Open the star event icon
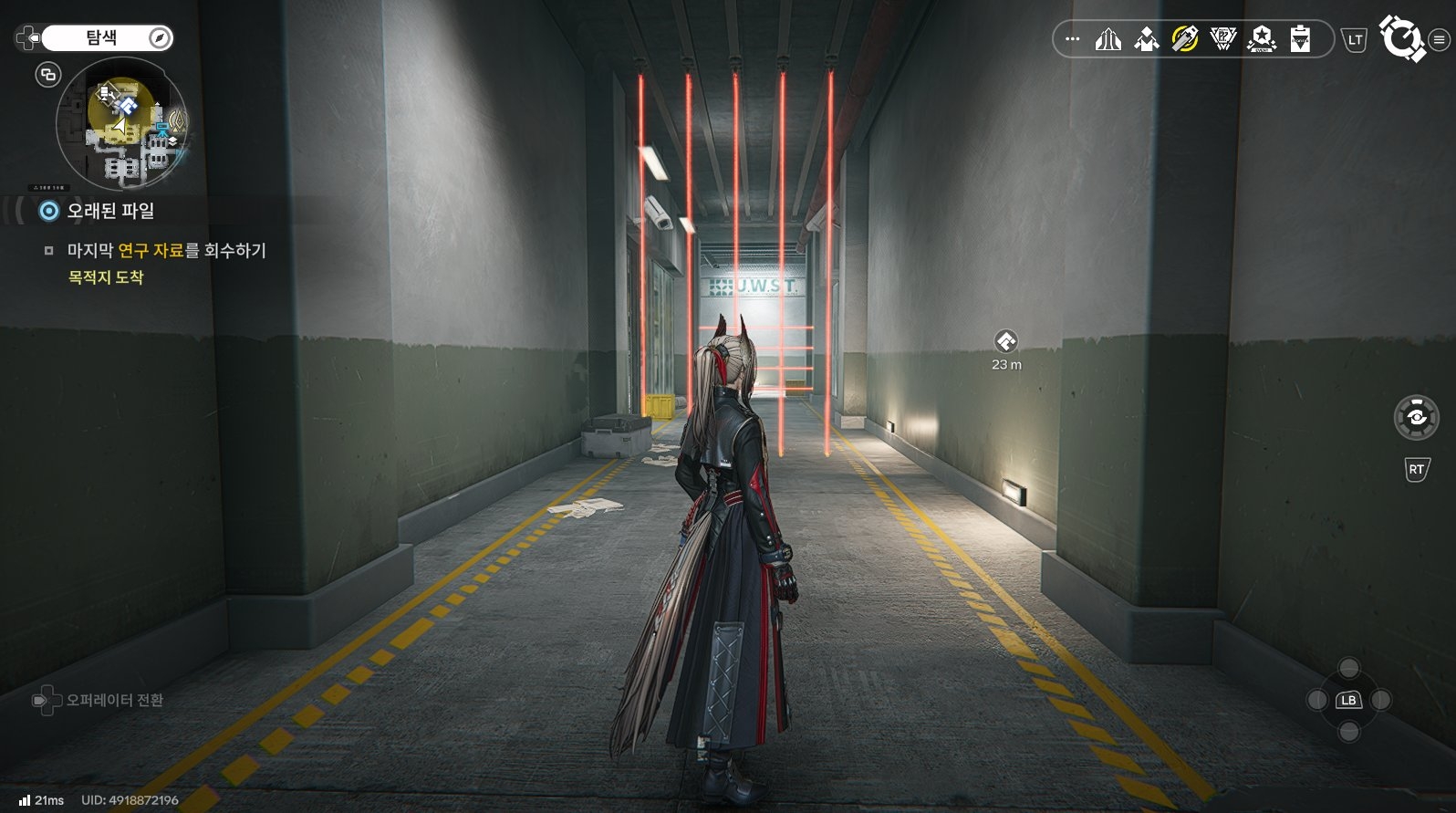The image size is (1456, 813). (1262, 39)
